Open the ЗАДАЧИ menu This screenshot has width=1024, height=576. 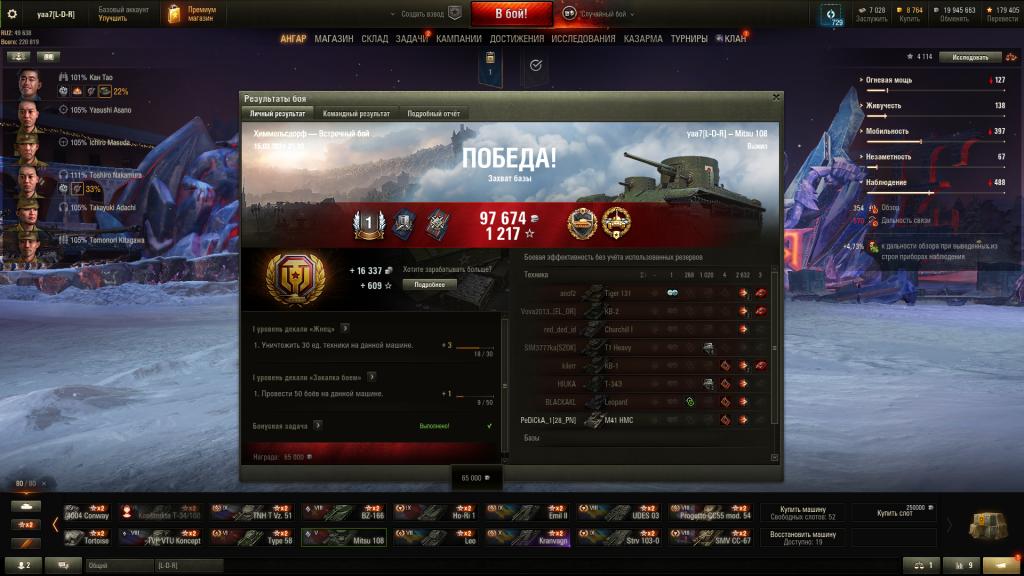(412, 39)
